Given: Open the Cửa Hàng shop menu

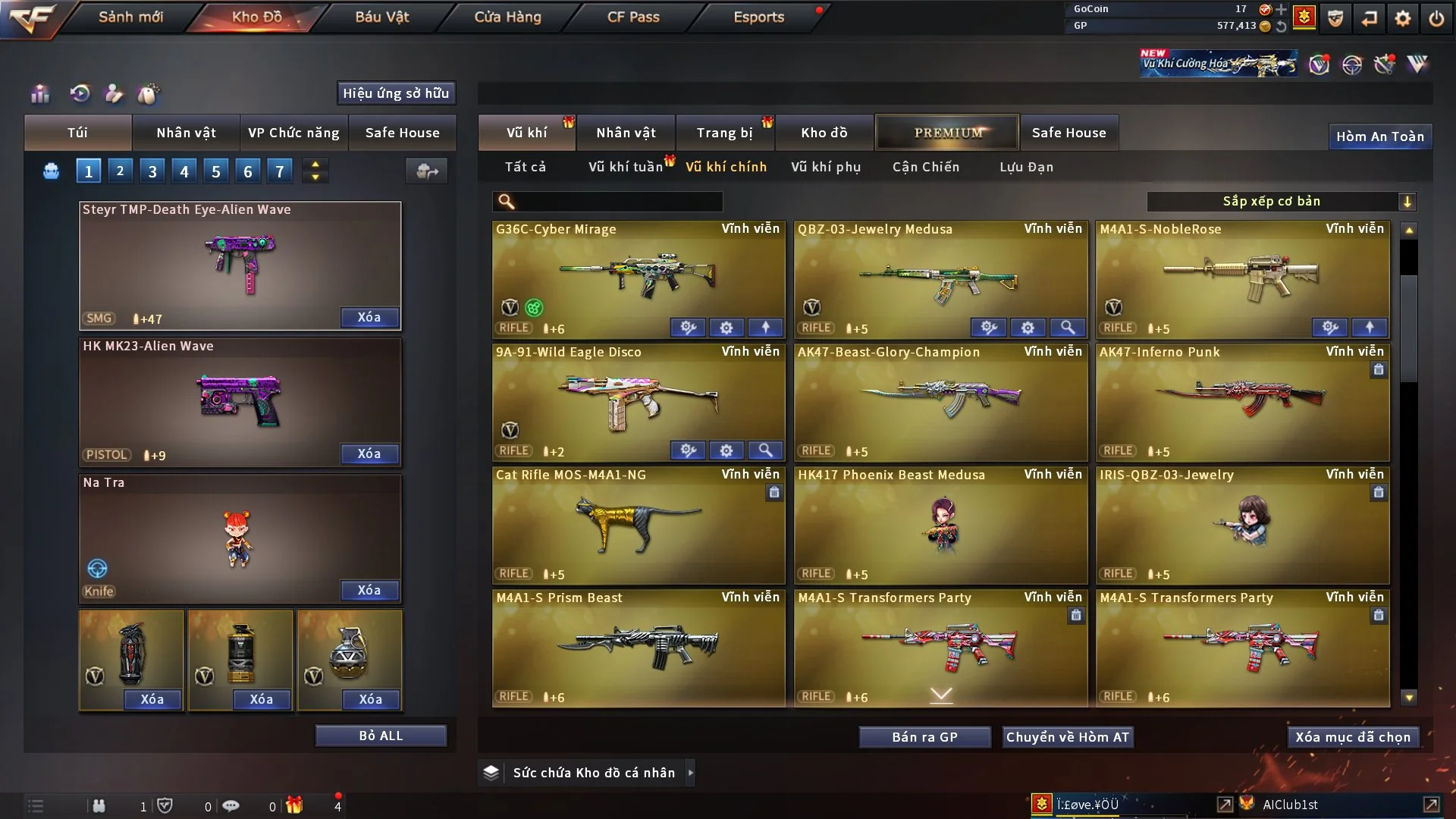Looking at the screenshot, I should click(x=507, y=17).
